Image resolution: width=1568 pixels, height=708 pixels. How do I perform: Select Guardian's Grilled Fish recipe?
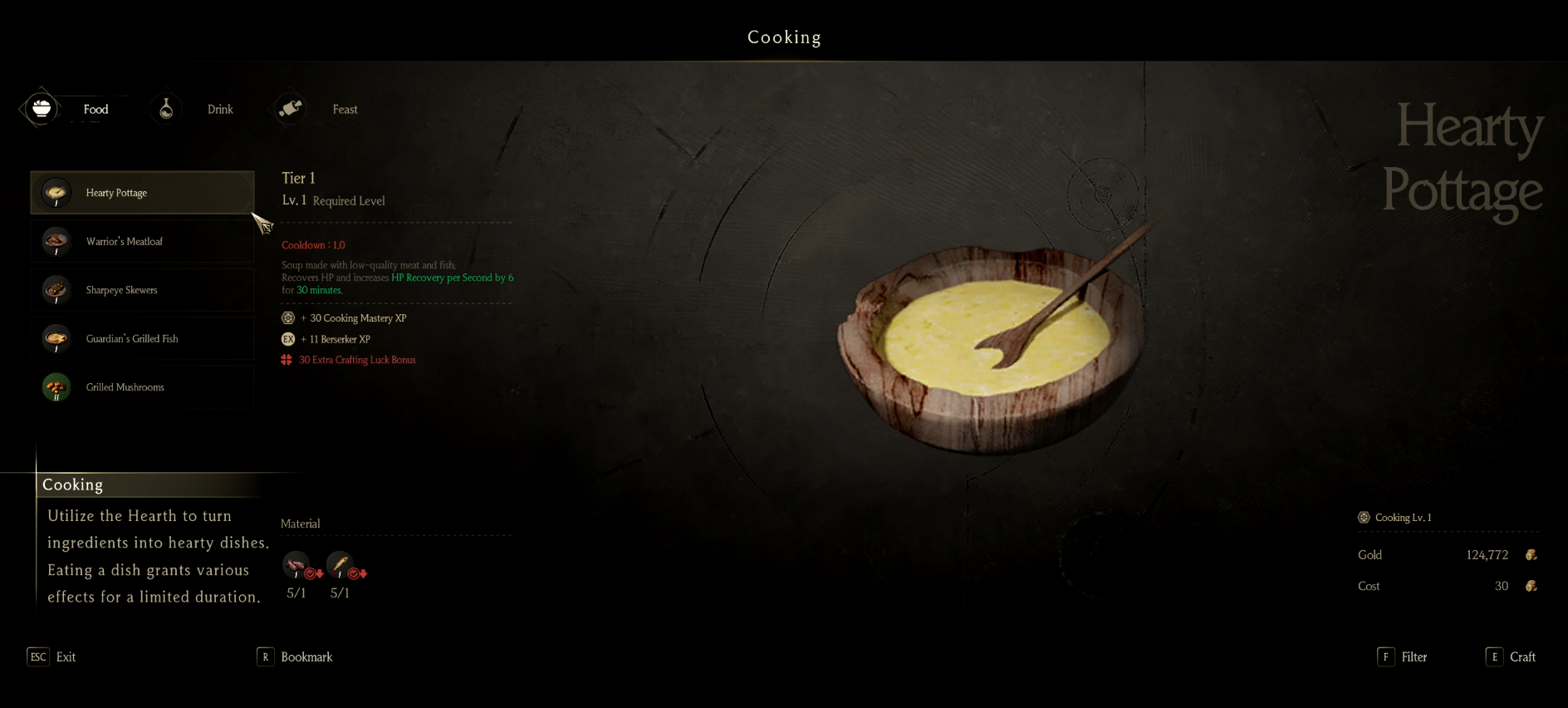pos(142,339)
